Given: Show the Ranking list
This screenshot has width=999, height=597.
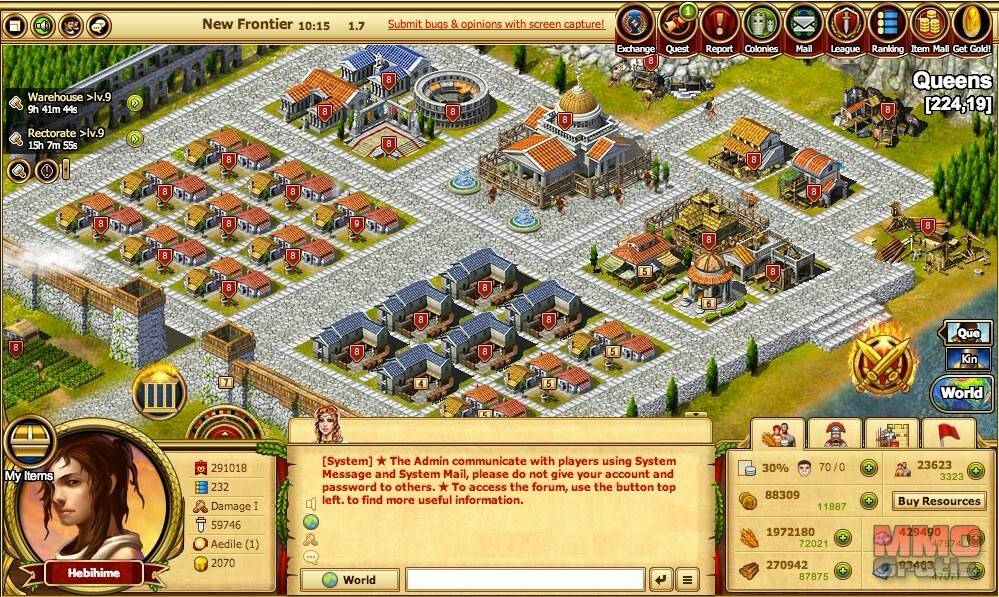Looking at the screenshot, I should tap(887, 26).
